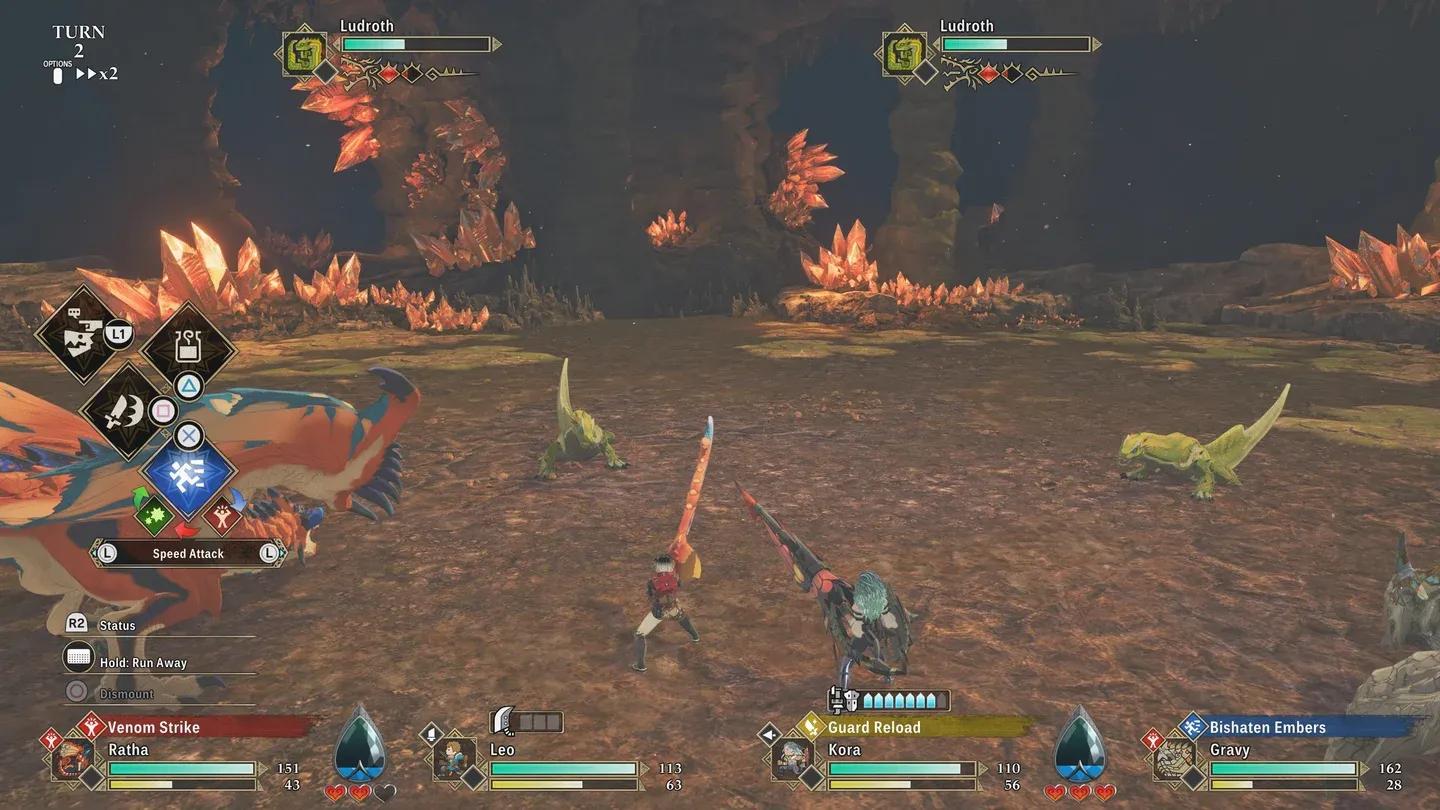
Task: Target the left Ludroth's monster icon
Action: click(304, 54)
